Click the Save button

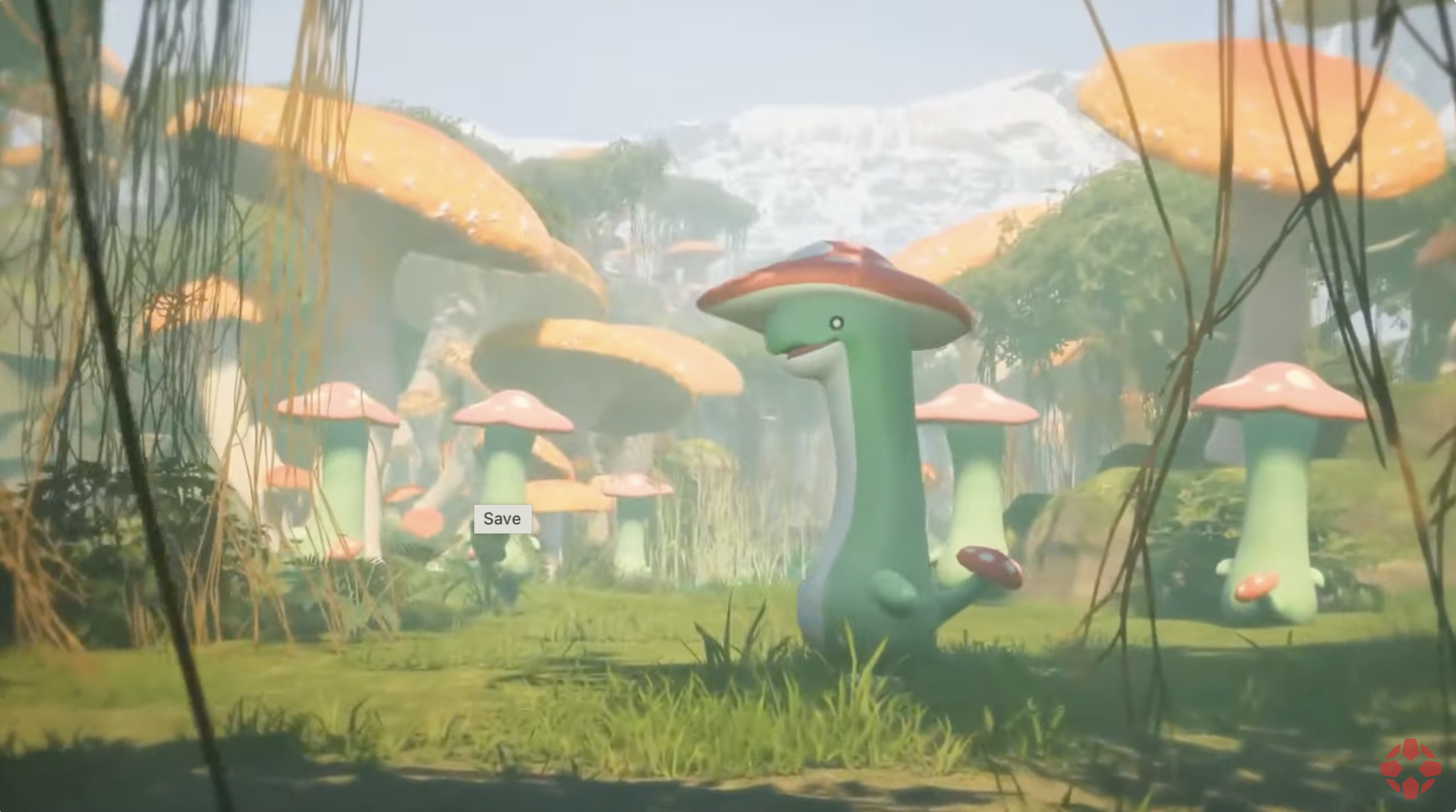(501, 519)
